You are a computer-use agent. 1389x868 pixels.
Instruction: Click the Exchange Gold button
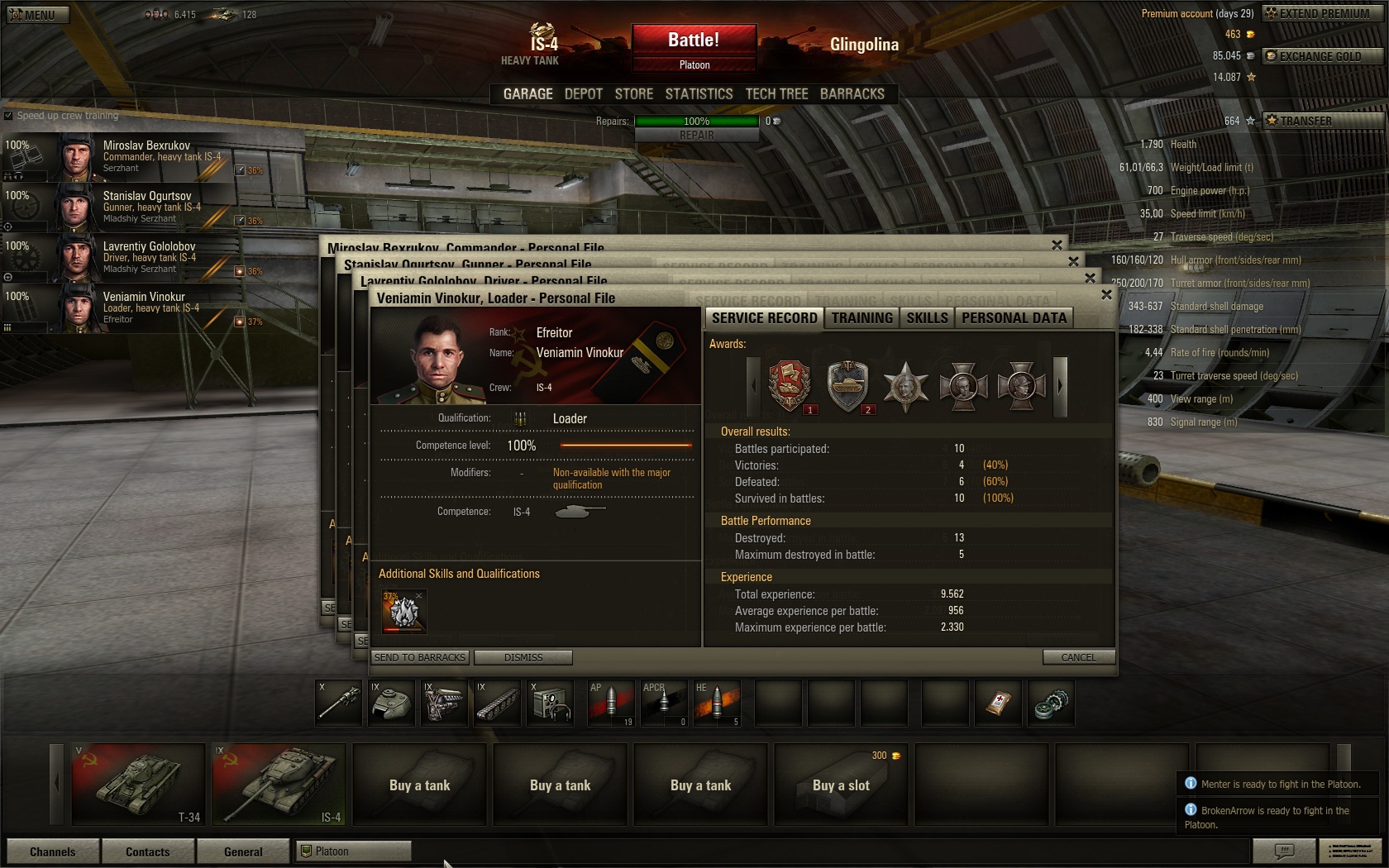tap(1320, 56)
